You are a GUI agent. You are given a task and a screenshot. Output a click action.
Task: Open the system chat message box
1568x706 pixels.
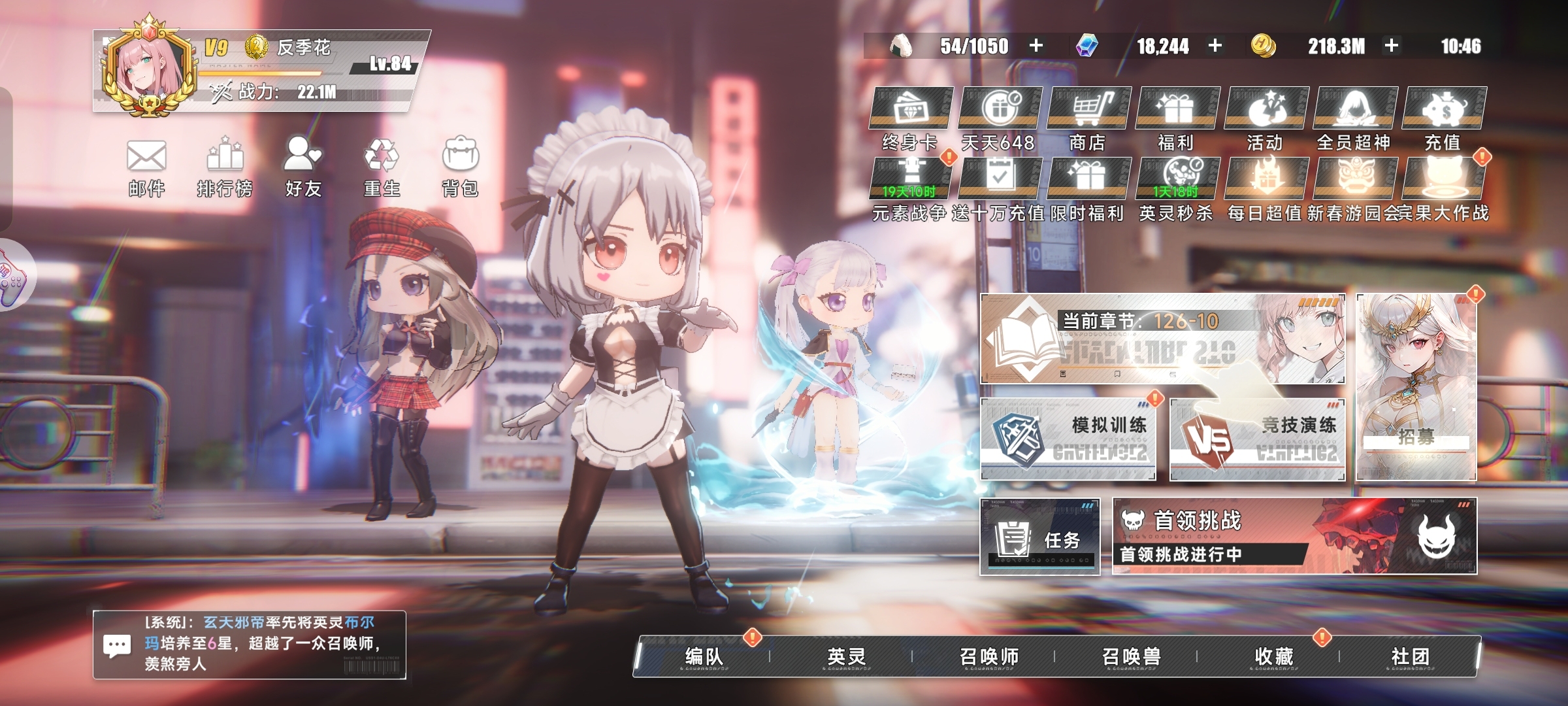249,645
